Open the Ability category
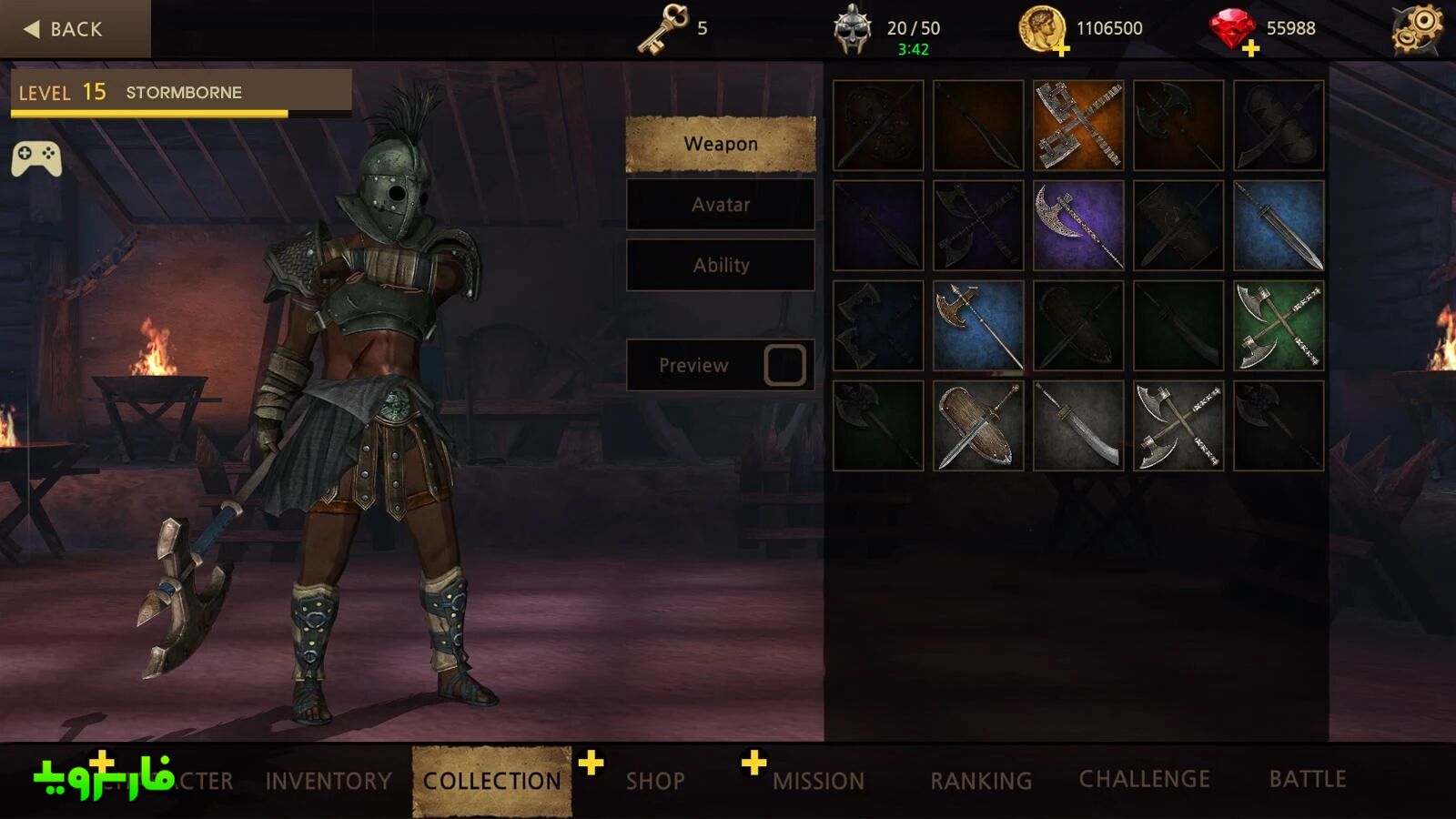Image resolution: width=1456 pixels, height=819 pixels. point(720,266)
